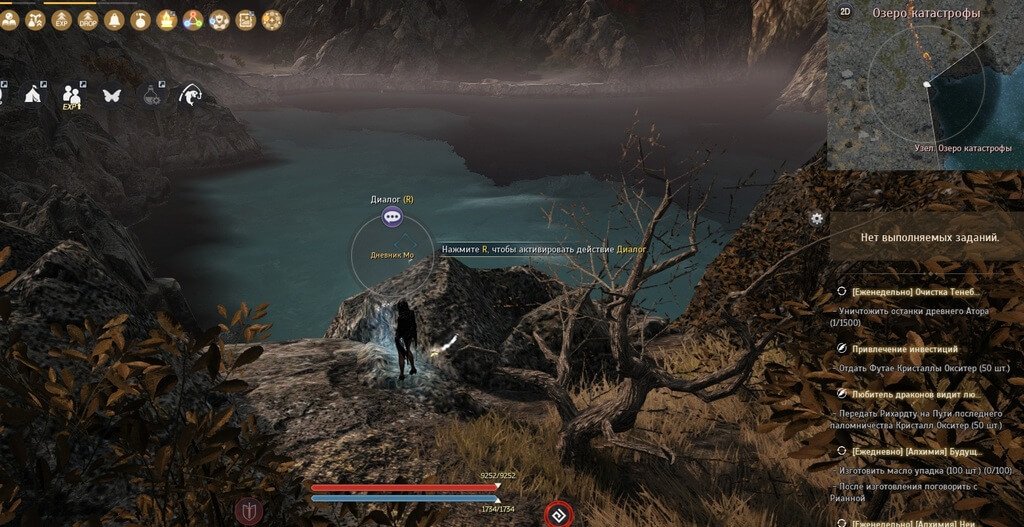Open the fishing hook fish icon
The height and width of the screenshot is (527, 1024).
(x=189, y=96)
